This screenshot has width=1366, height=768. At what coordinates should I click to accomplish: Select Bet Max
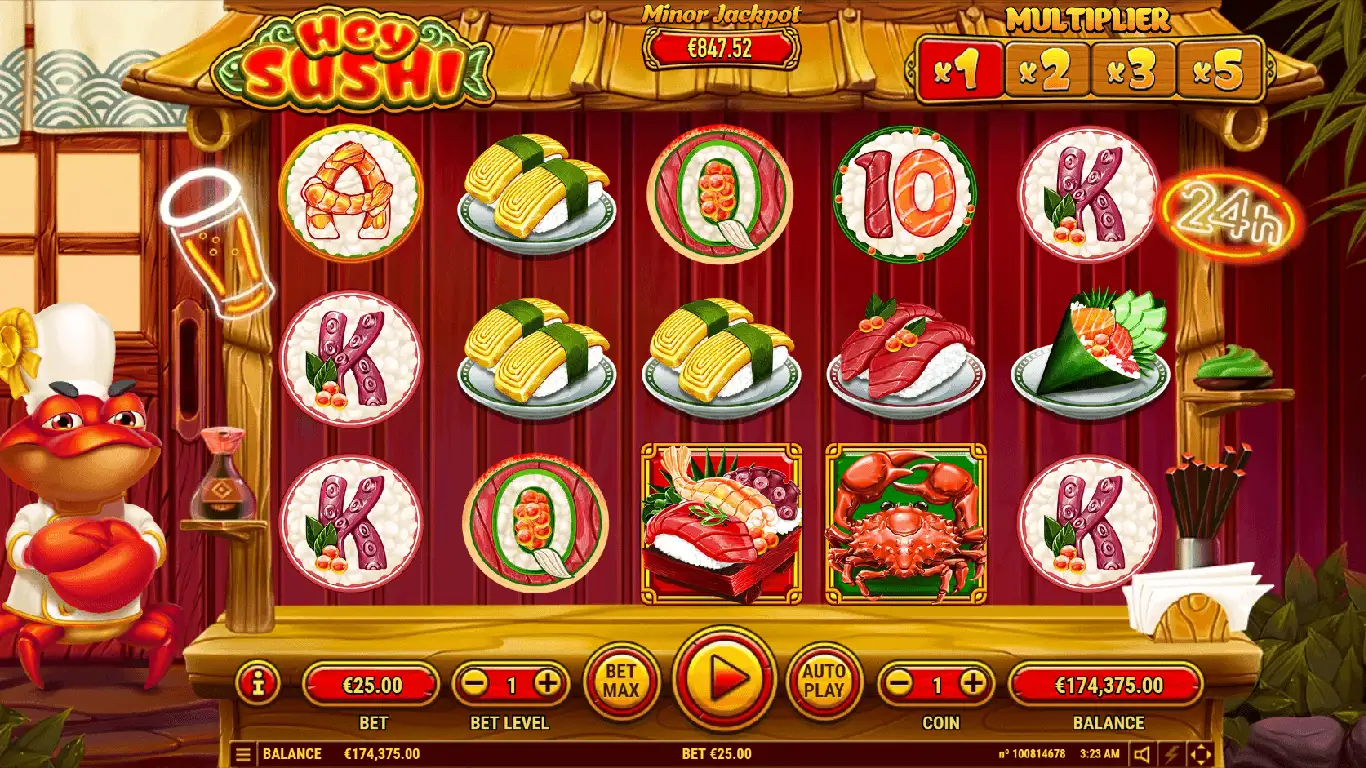point(621,682)
